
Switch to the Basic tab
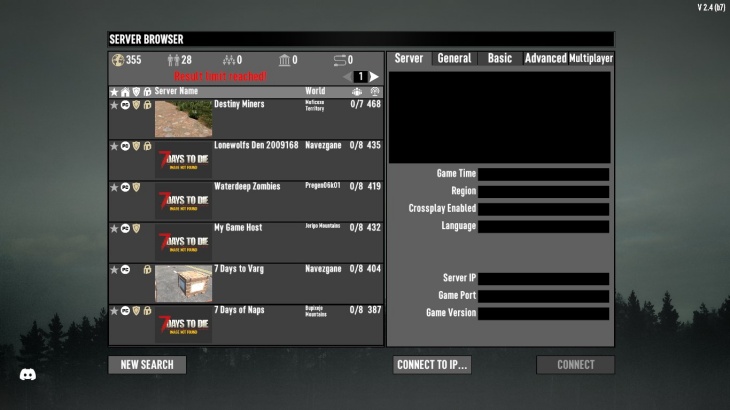pyautogui.click(x=499, y=59)
